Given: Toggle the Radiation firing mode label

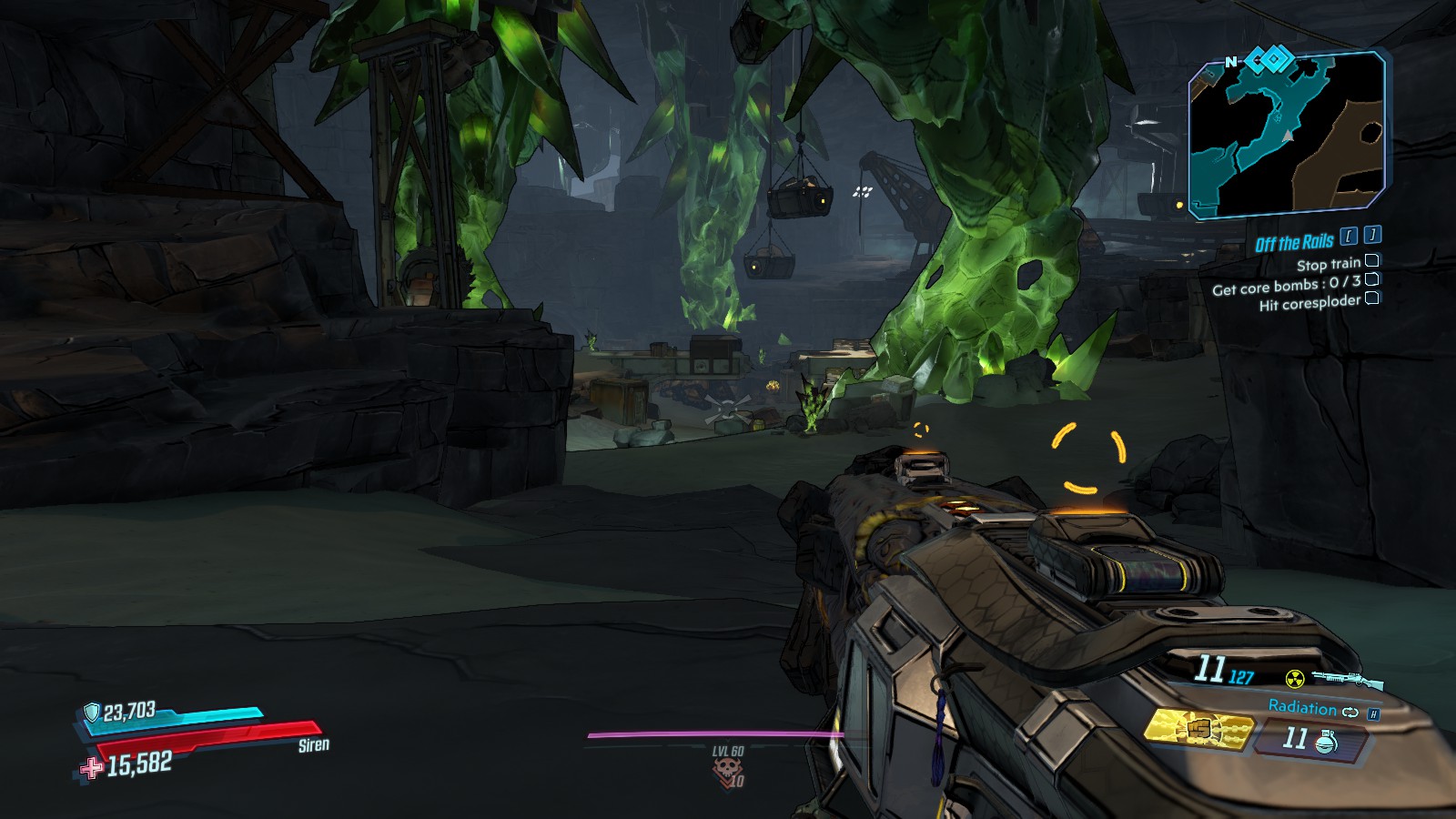Looking at the screenshot, I should [1302, 708].
